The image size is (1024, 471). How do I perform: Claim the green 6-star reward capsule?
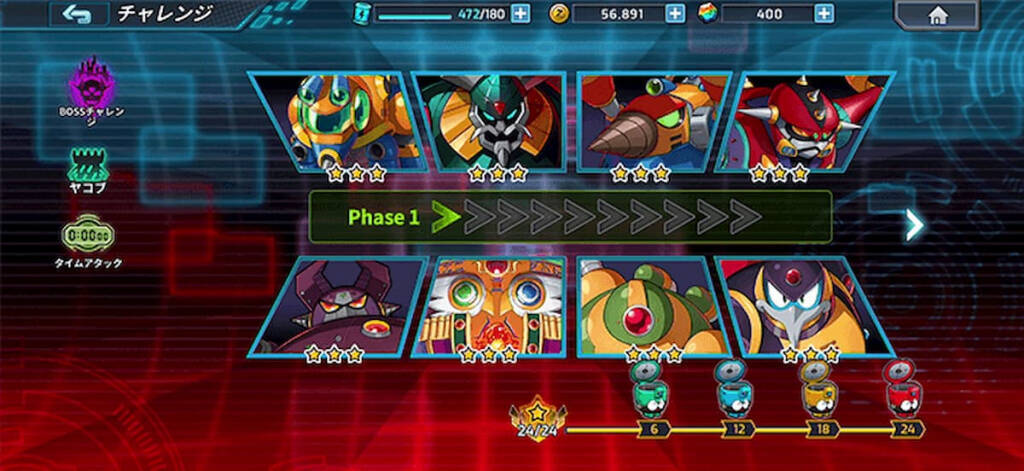point(651,388)
